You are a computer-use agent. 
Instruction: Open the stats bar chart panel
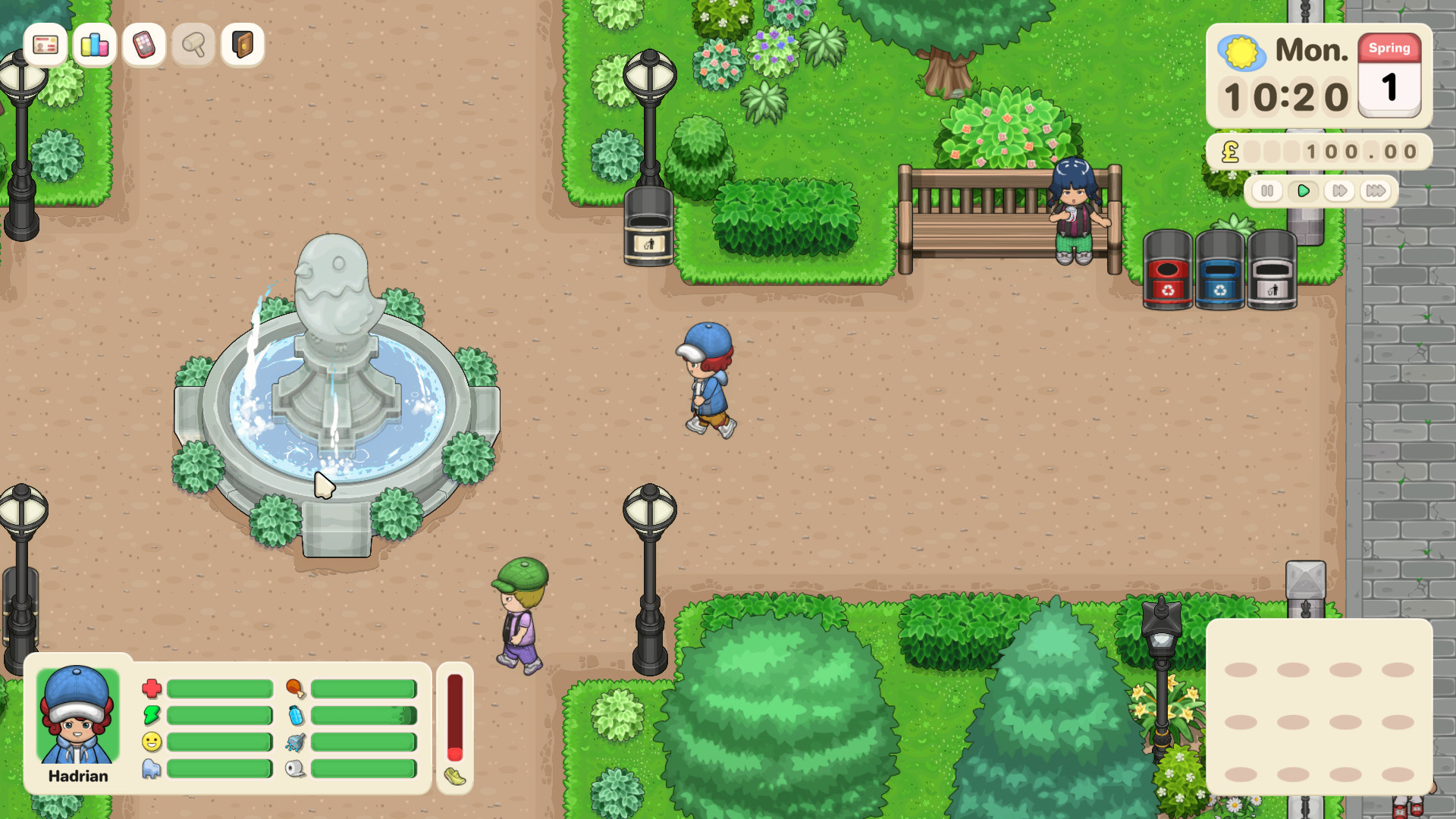pyautogui.click(x=94, y=45)
